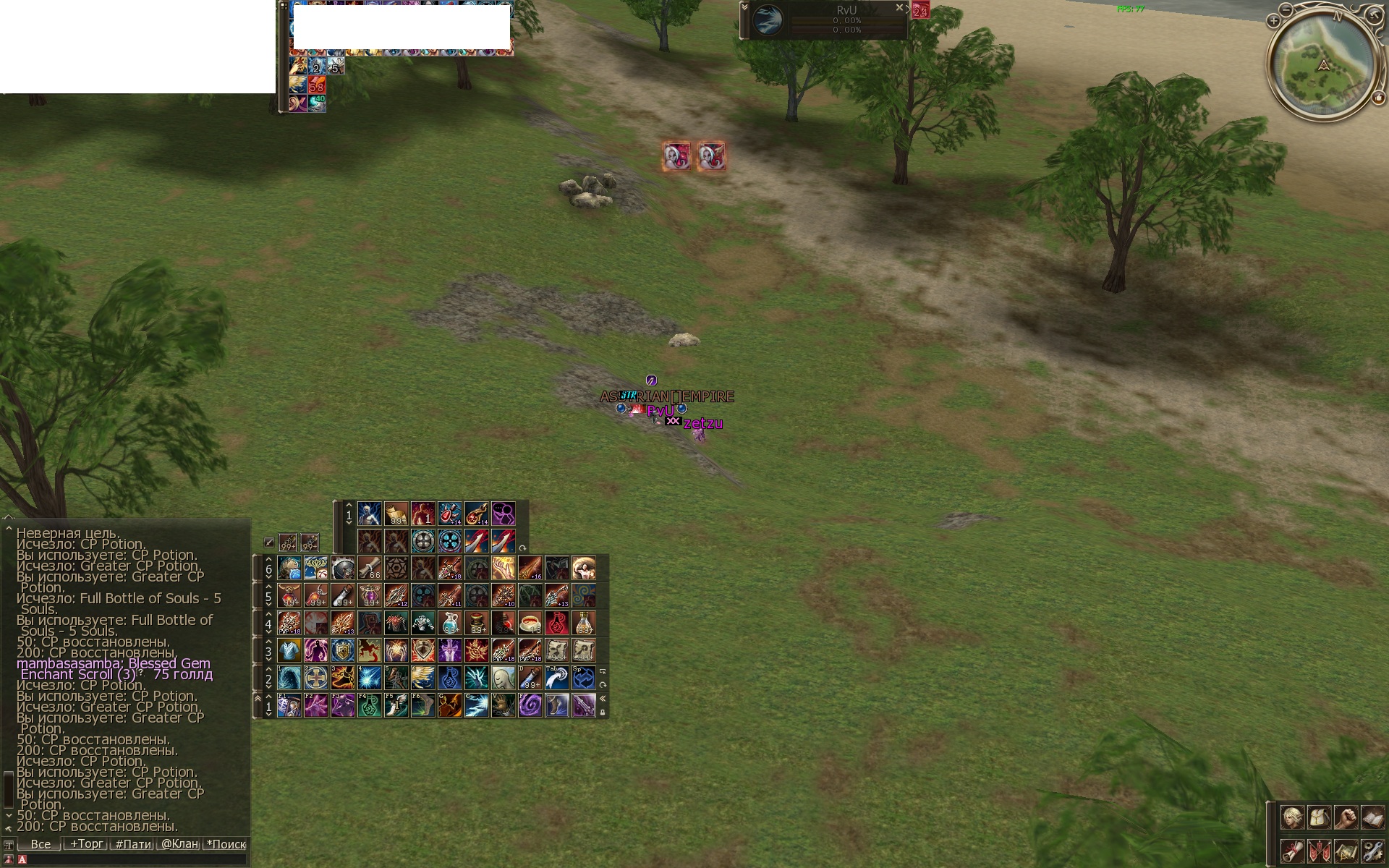Image resolution: width=1389 pixels, height=868 pixels.
Task: Close the RvU target window
Action: coord(899,8)
